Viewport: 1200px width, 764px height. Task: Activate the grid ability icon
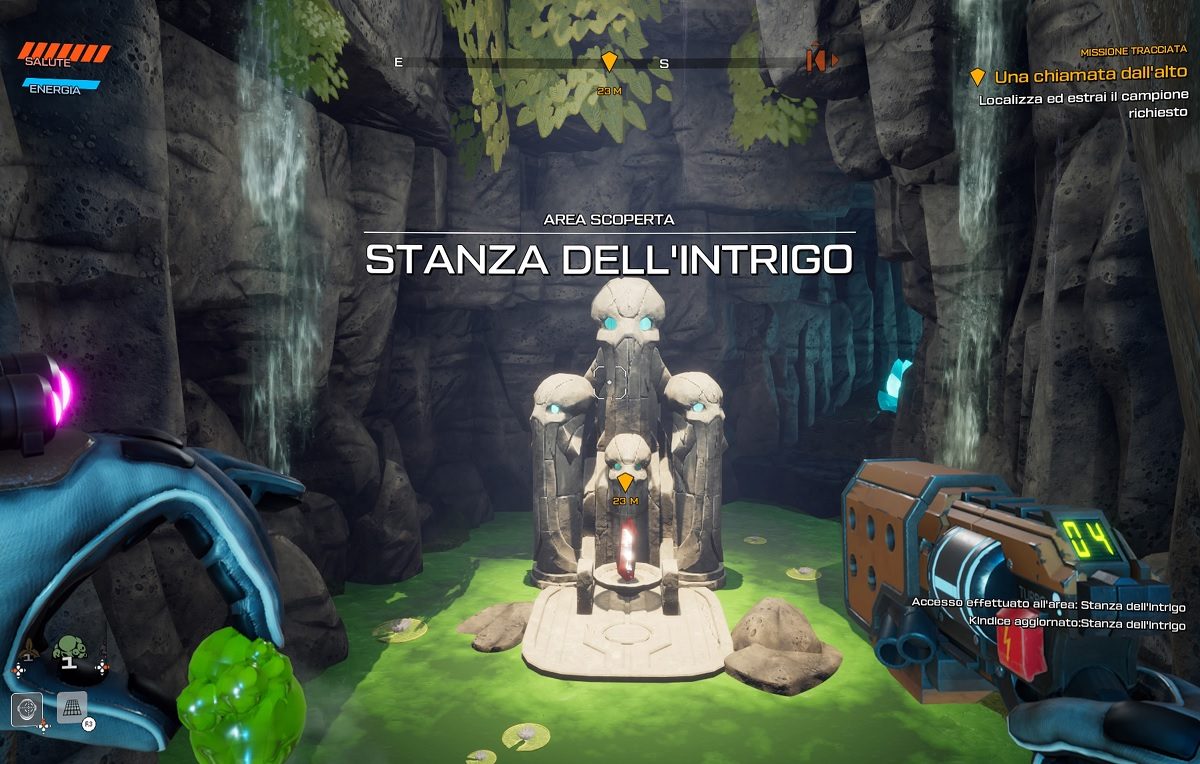pos(72,706)
